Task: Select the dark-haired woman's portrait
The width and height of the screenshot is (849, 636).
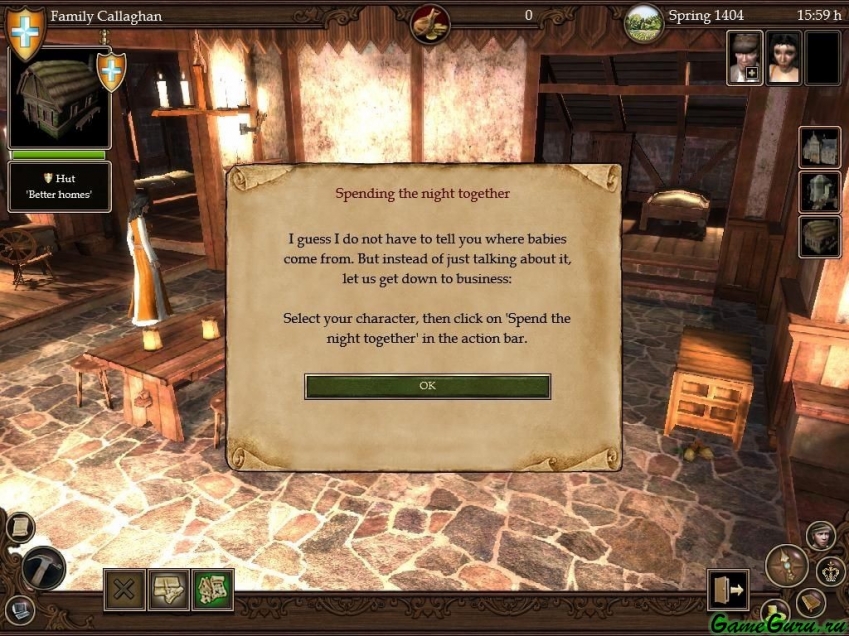Action: tap(784, 56)
